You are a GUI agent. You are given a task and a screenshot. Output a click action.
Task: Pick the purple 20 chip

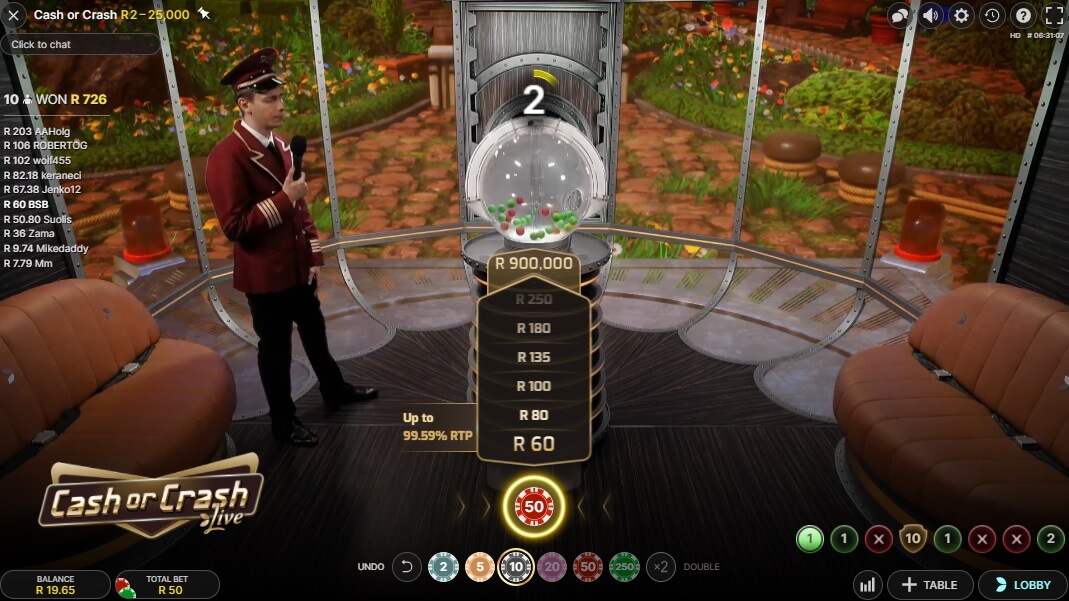point(552,567)
